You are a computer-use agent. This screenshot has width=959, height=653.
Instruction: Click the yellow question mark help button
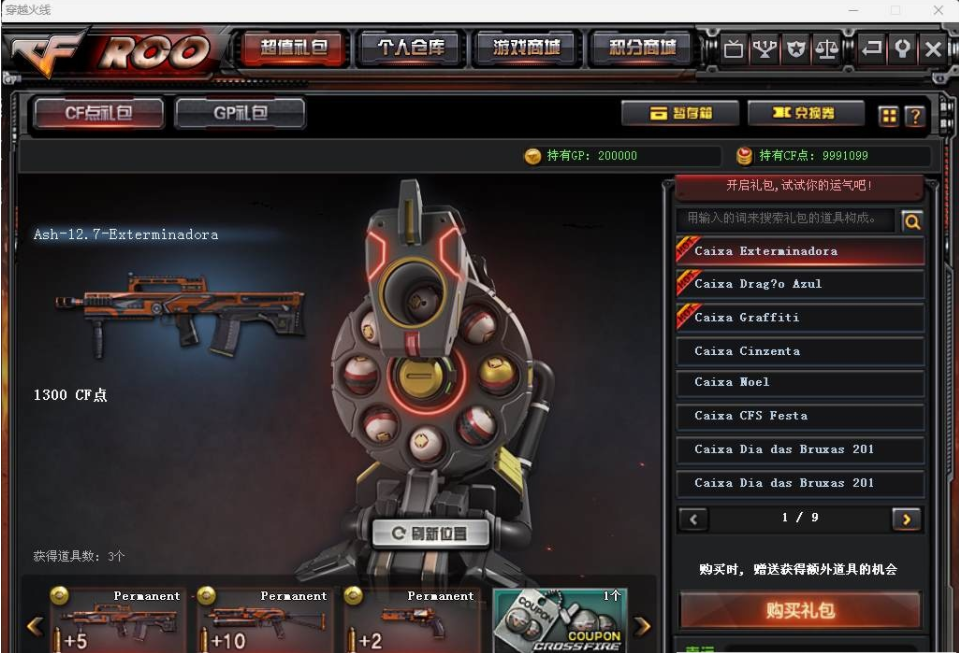[914, 116]
